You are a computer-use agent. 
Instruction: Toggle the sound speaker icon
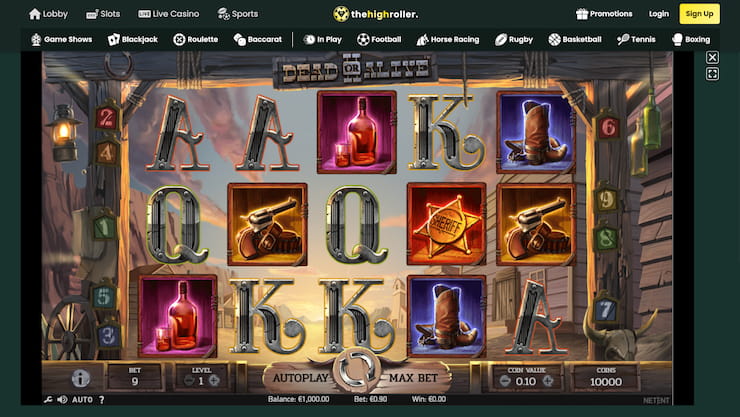coord(62,400)
